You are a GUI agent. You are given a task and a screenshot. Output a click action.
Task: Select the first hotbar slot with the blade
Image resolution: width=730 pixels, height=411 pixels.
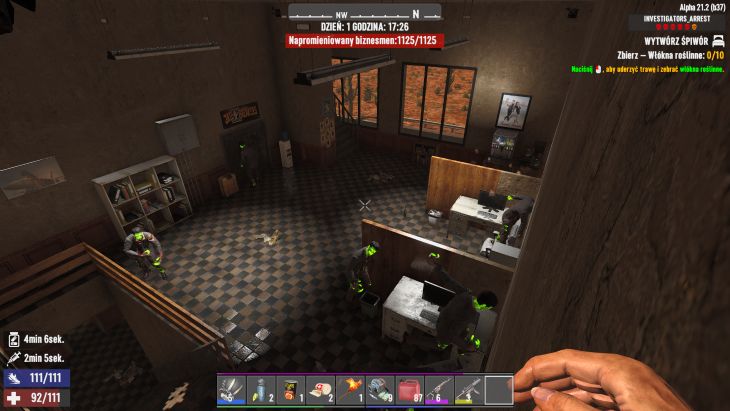[x=231, y=390]
